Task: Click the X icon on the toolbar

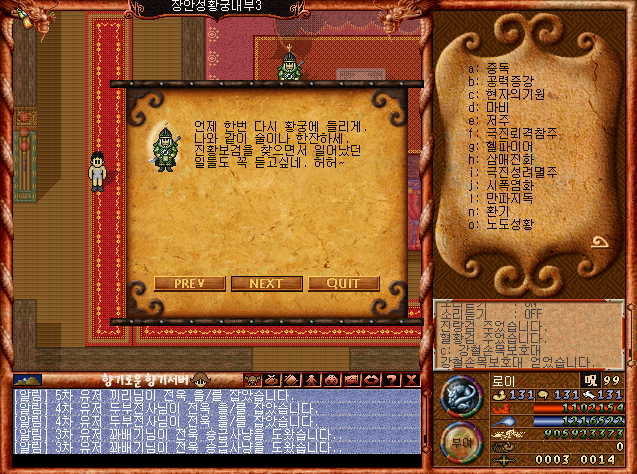Action: (410, 380)
